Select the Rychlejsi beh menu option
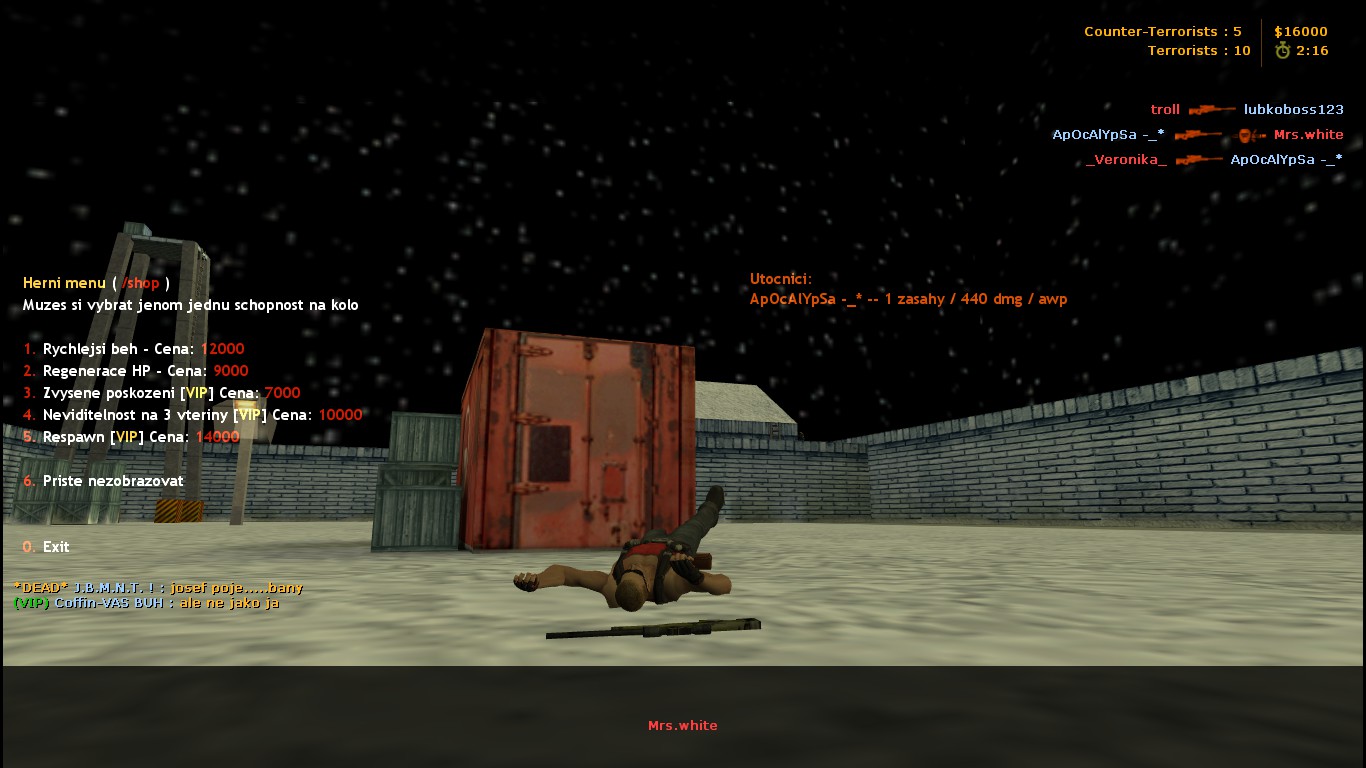The height and width of the screenshot is (768, 1366). click(133, 349)
